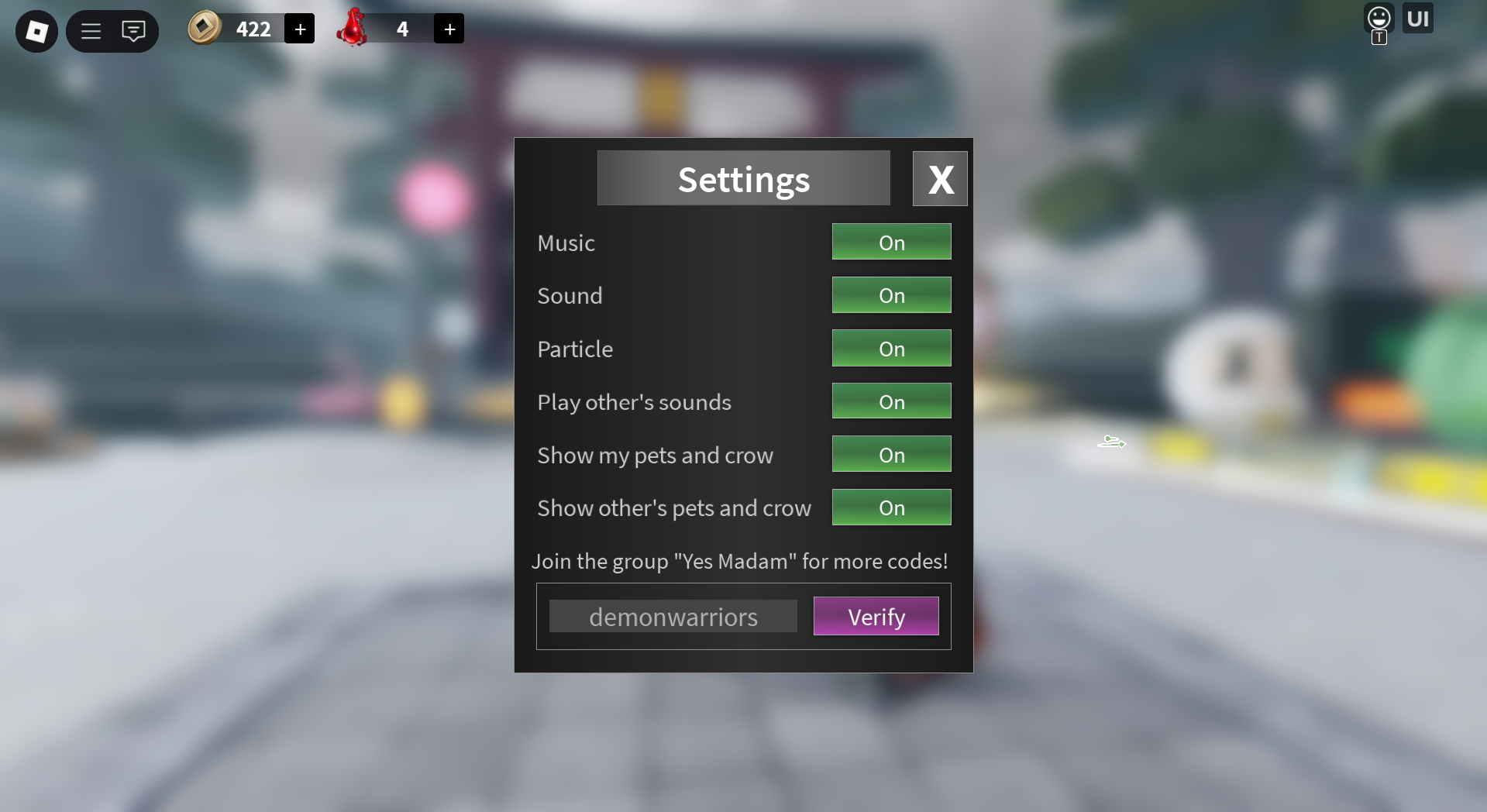Image resolution: width=1487 pixels, height=812 pixels.
Task: Open the hamburger menu in the top bar
Action: click(90, 31)
